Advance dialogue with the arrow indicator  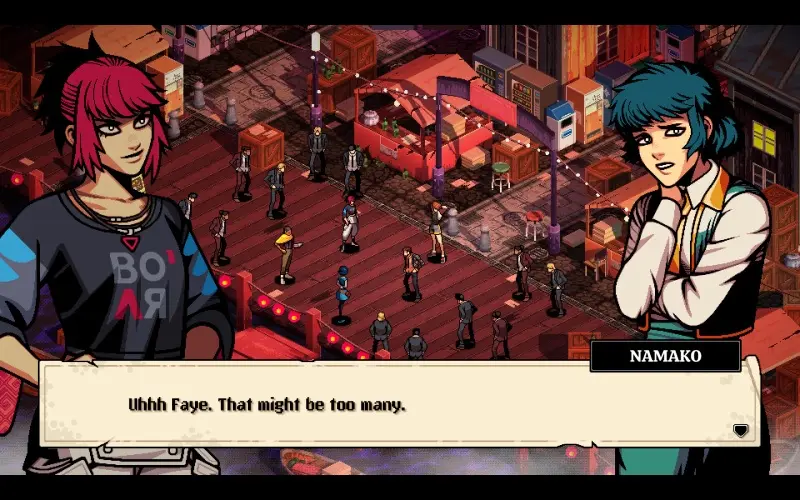pos(740,430)
